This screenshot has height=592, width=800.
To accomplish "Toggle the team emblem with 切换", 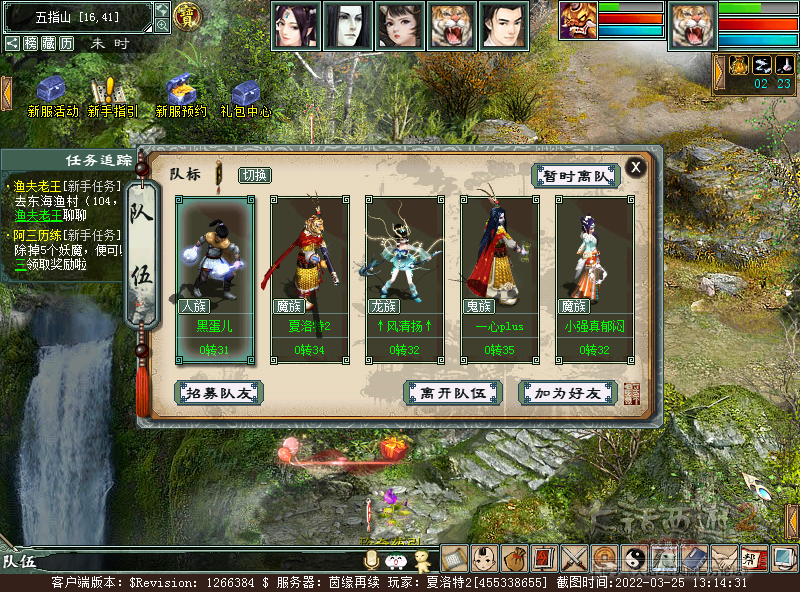I will pos(254,175).
